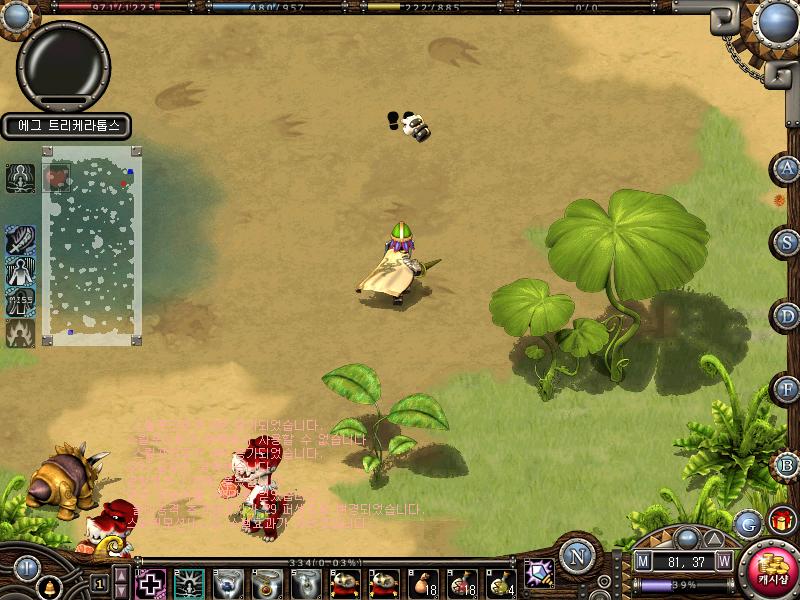Click the round B menu button
The width and height of the screenshot is (800, 600).
click(x=788, y=463)
